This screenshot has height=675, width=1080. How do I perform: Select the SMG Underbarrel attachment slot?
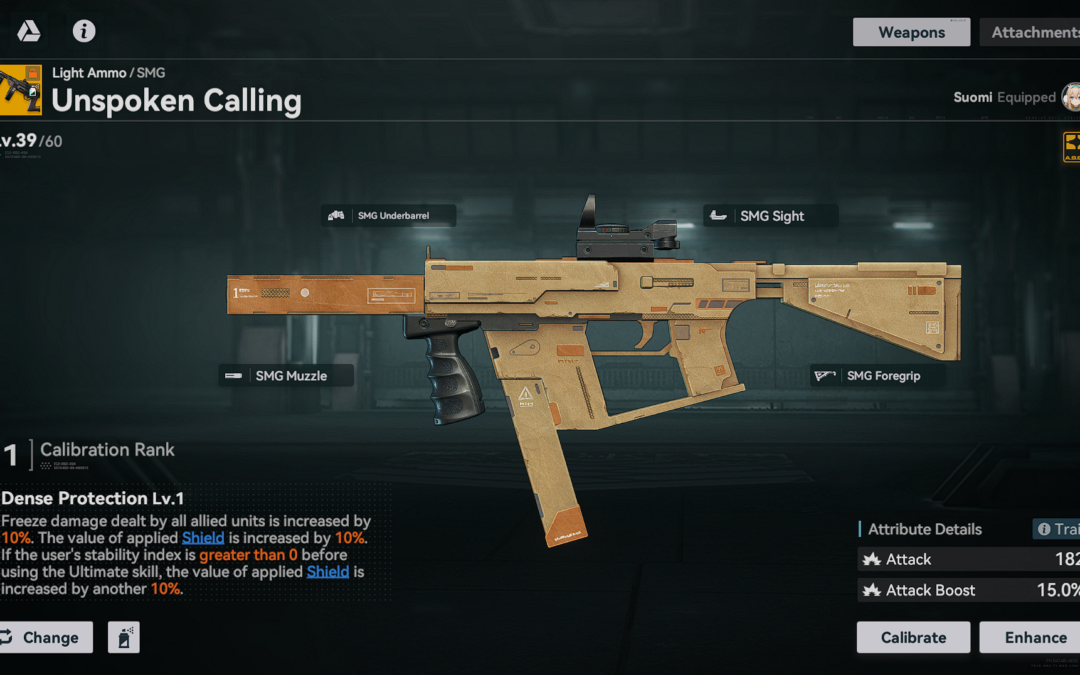pyautogui.click(x=388, y=215)
